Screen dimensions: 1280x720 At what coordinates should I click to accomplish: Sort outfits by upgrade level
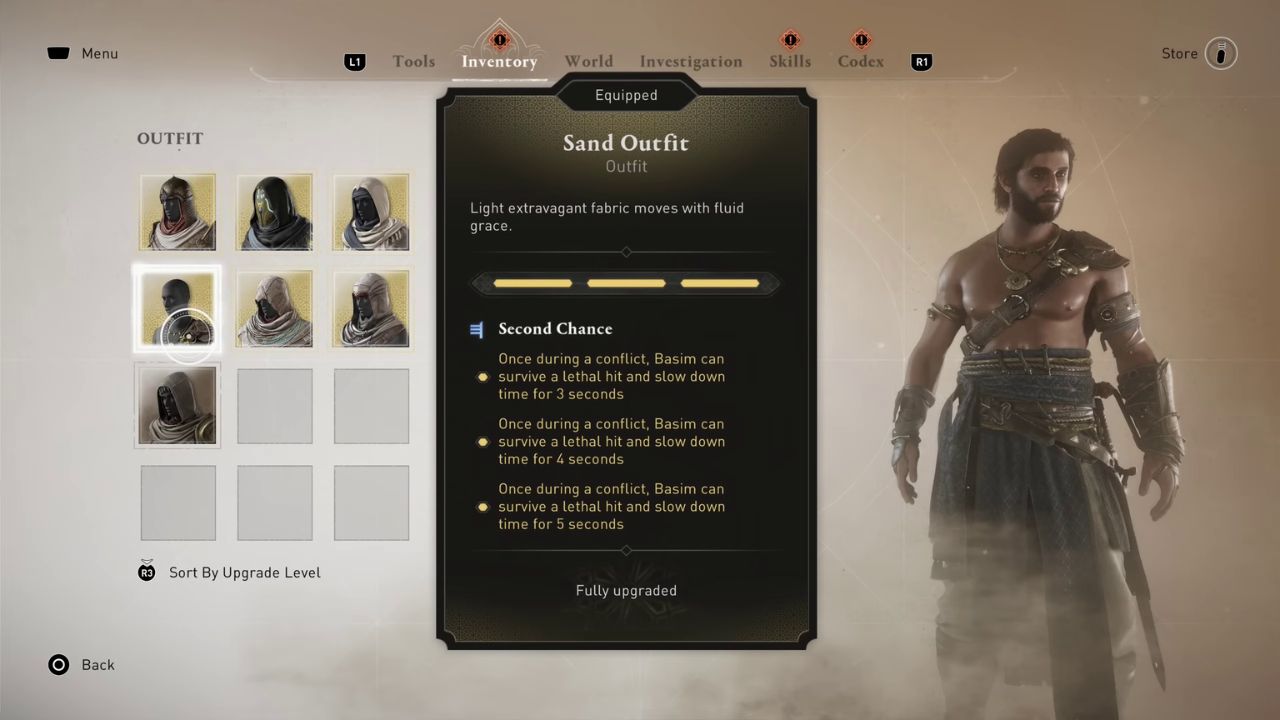(x=244, y=573)
